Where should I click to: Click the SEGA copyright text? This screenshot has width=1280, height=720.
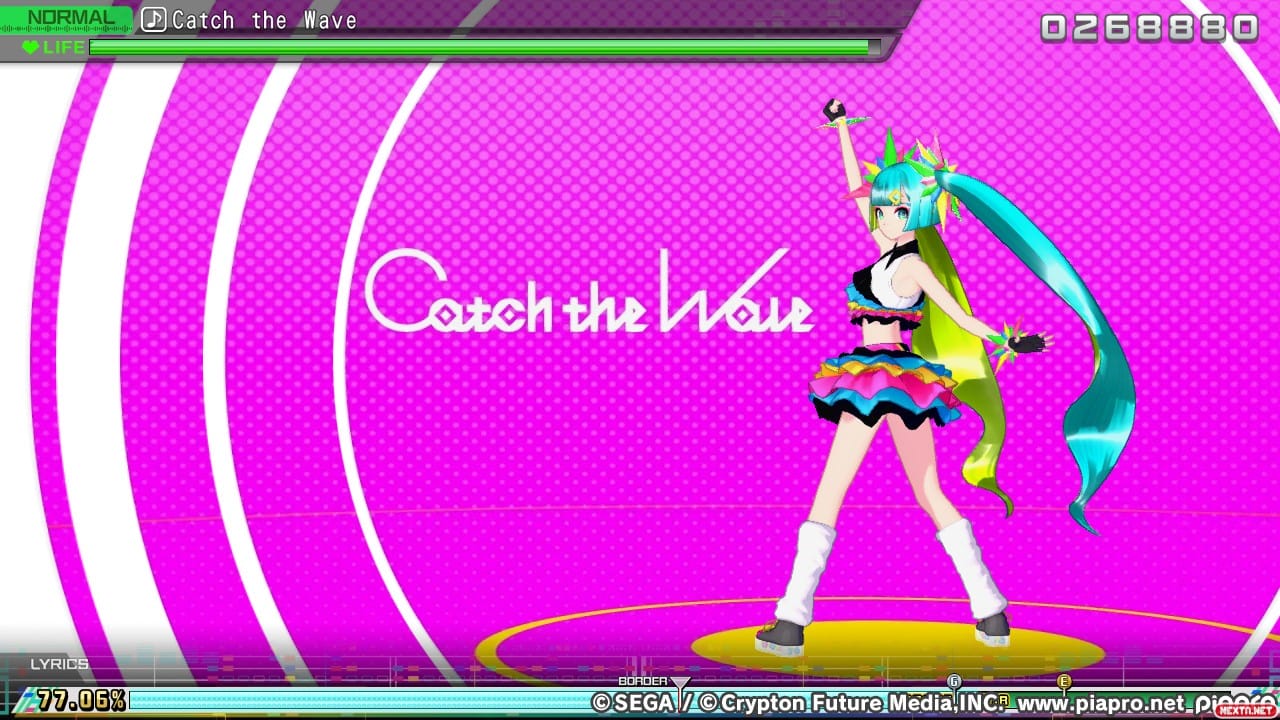633,701
